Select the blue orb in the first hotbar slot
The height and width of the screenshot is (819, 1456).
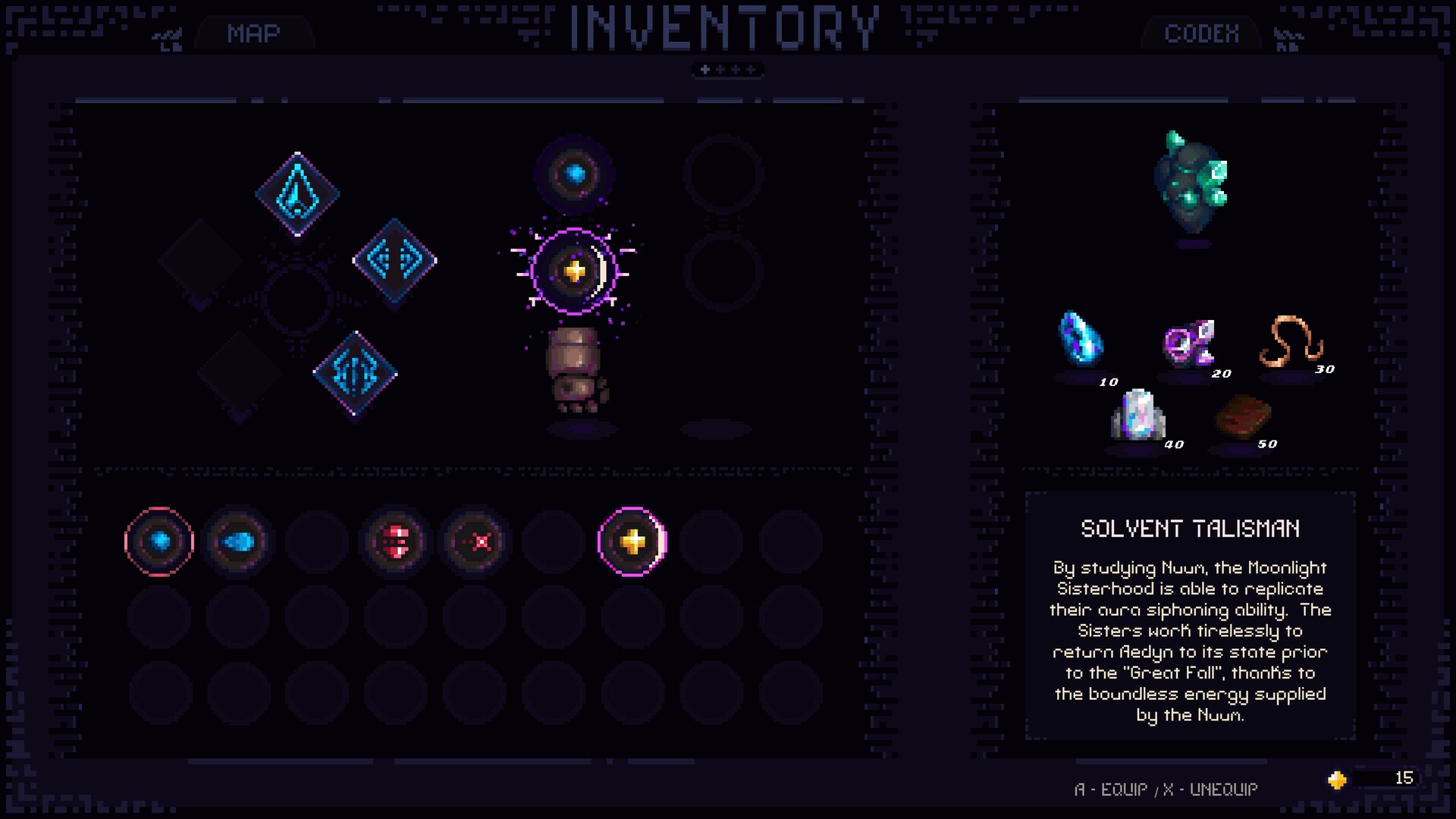point(161,540)
